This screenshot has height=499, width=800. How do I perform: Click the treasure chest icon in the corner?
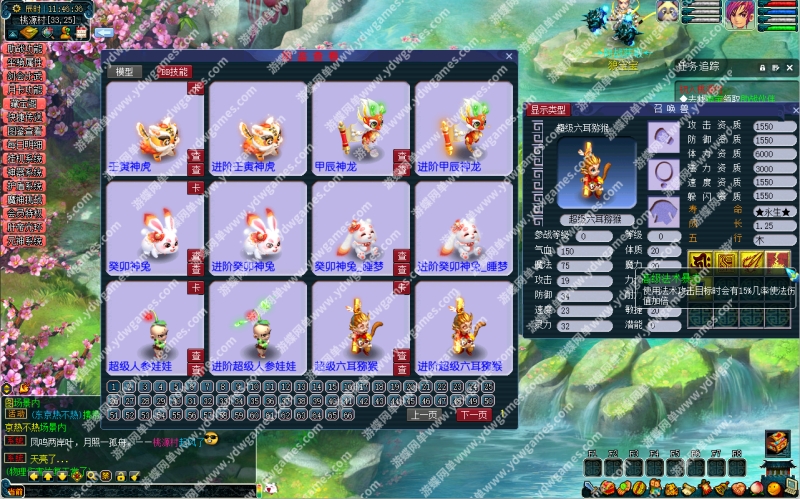[778, 443]
